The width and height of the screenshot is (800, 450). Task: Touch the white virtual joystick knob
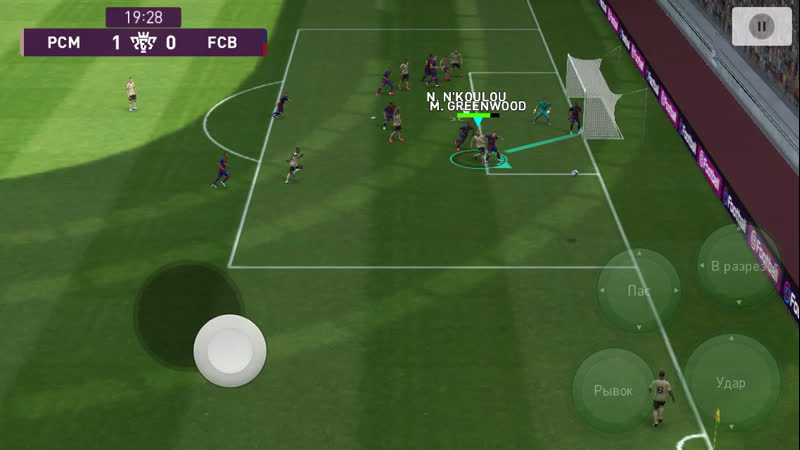(x=230, y=351)
